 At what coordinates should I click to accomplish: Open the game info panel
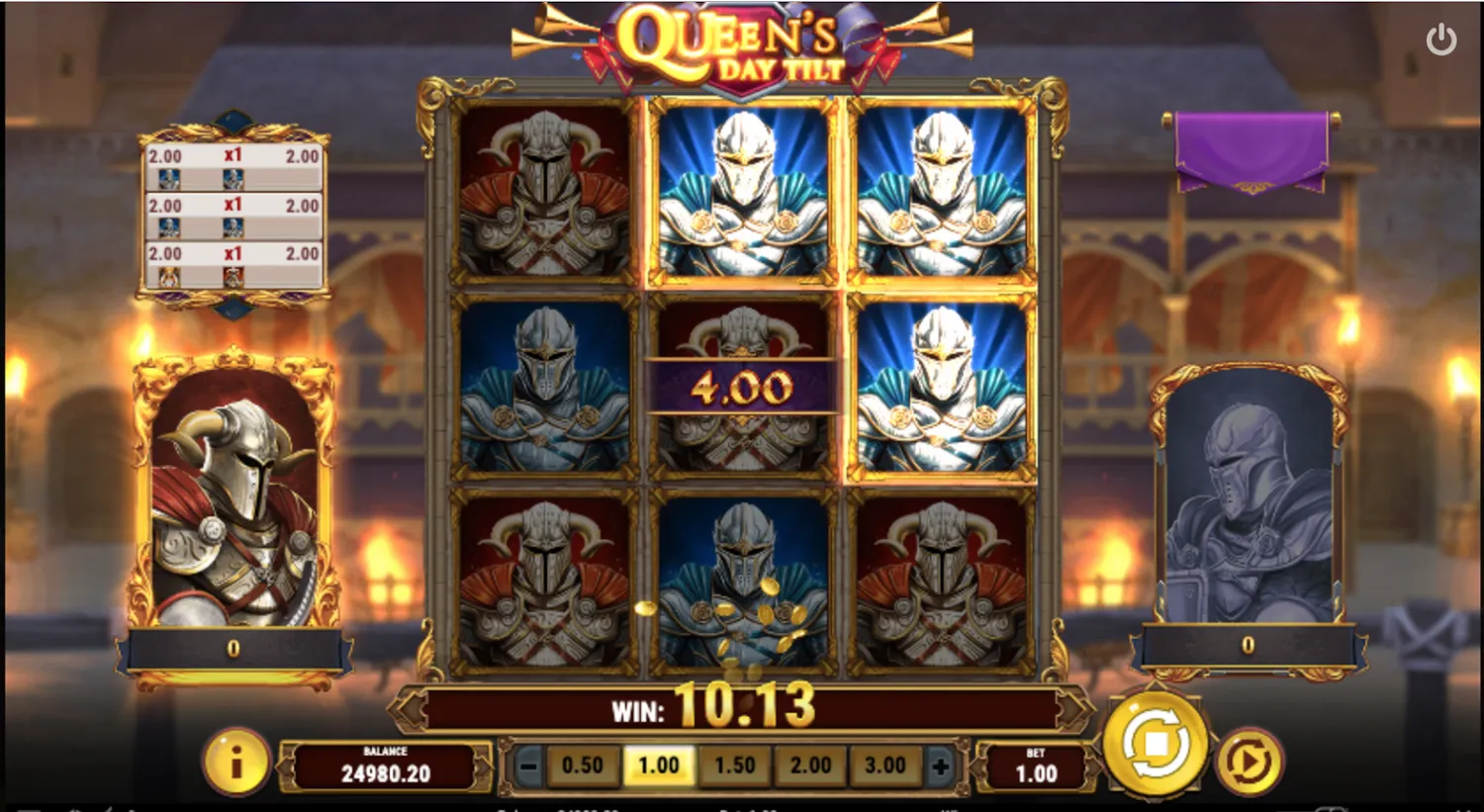coord(236,763)
